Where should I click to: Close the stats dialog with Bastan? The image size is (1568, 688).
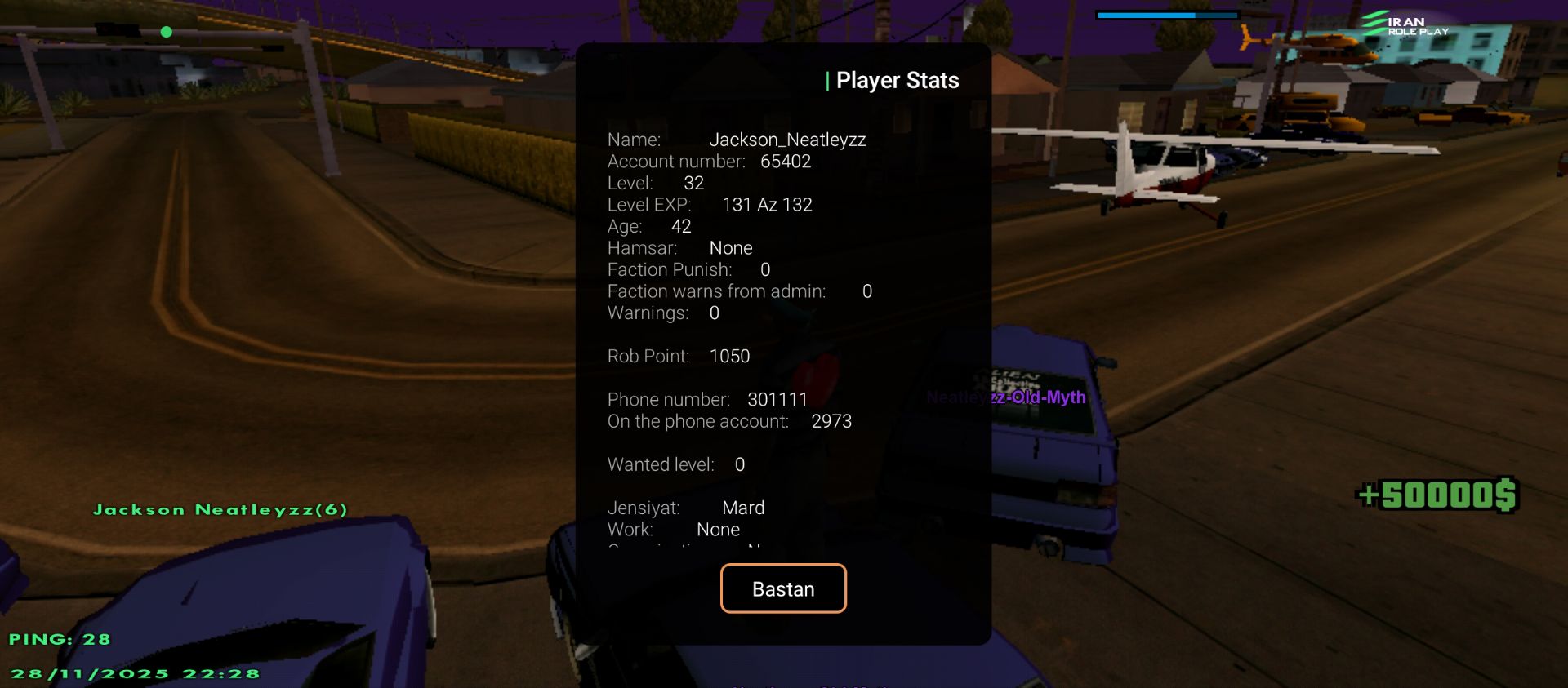(x=782, y=588)
